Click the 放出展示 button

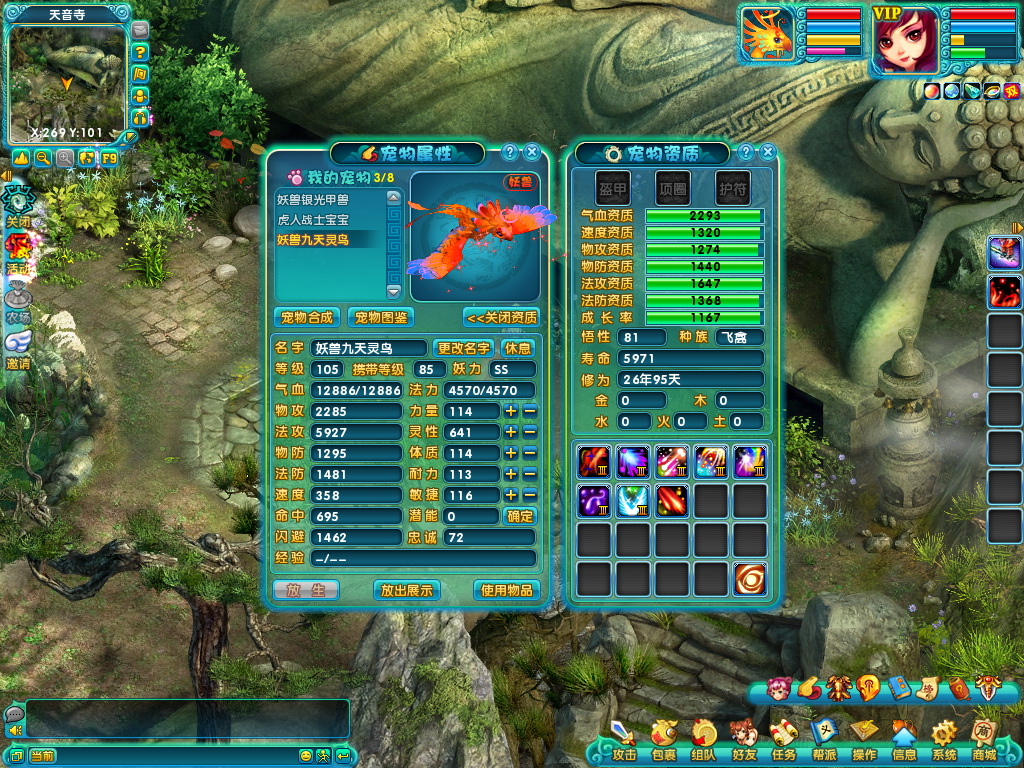coord(407,590)
